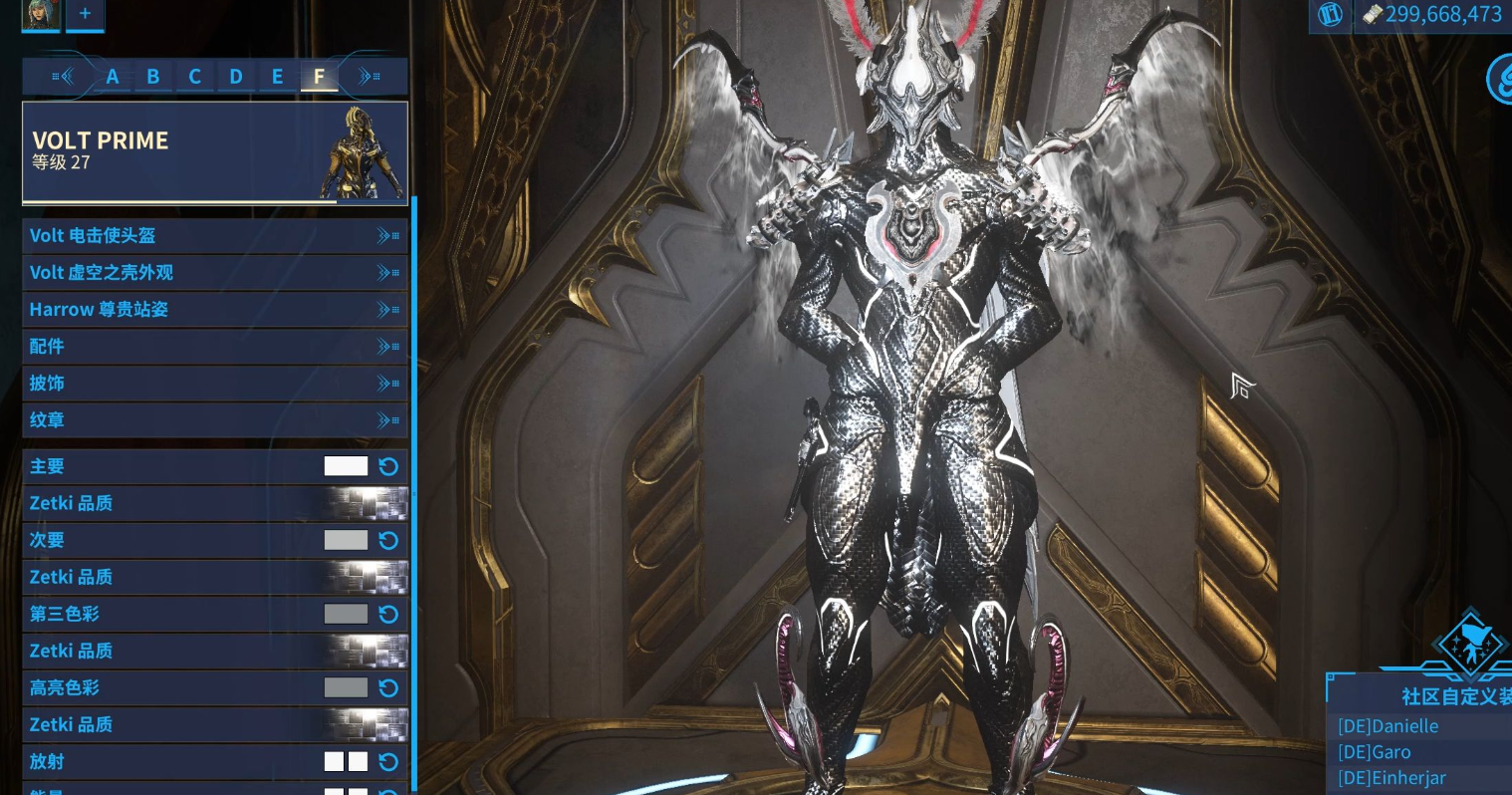Change the Harrow 尊贵站姿 animation set
The image size is (1512, 795).
(x=214, y=310)
